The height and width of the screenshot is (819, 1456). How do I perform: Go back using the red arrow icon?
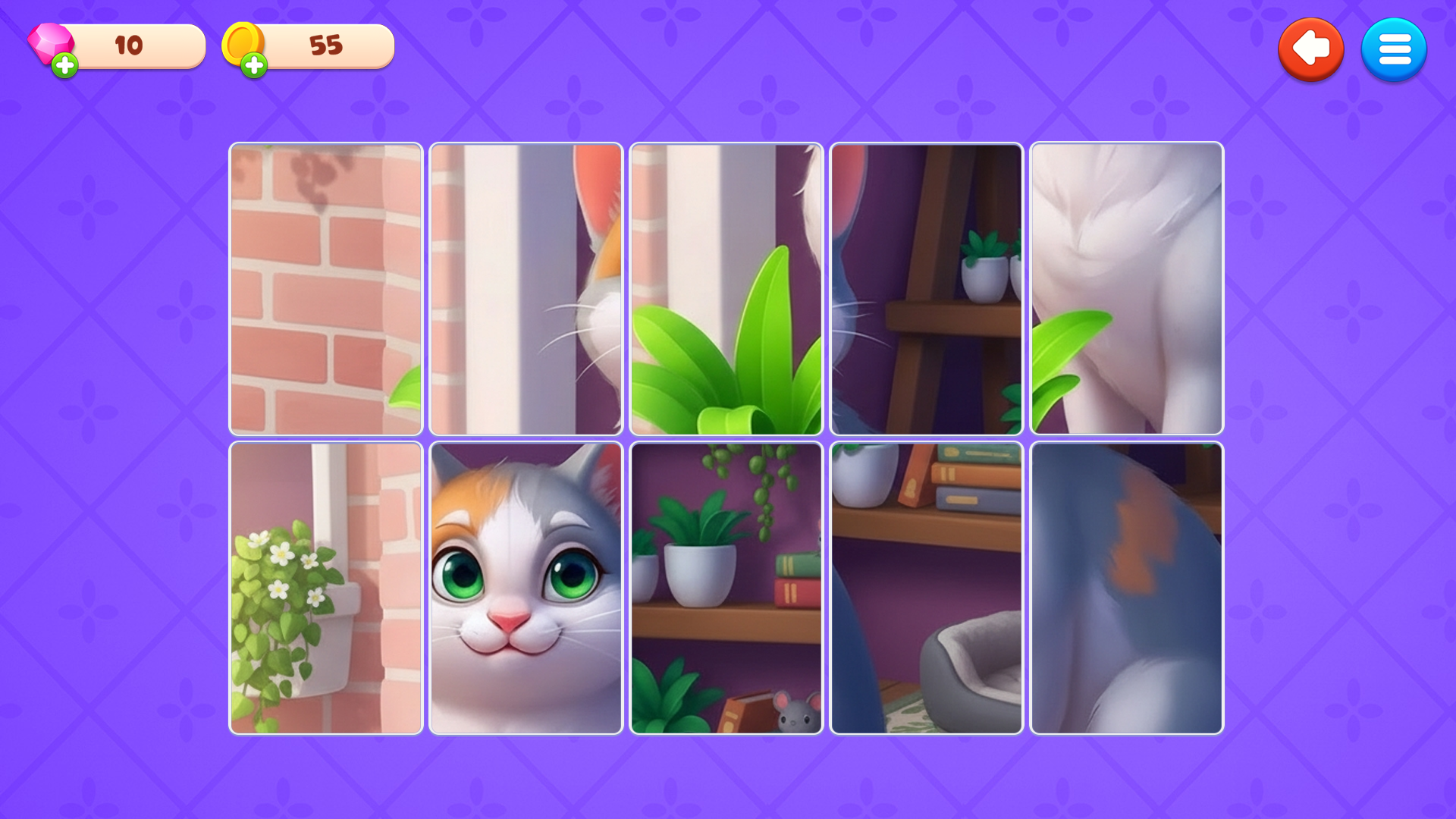click(1311, 49)
